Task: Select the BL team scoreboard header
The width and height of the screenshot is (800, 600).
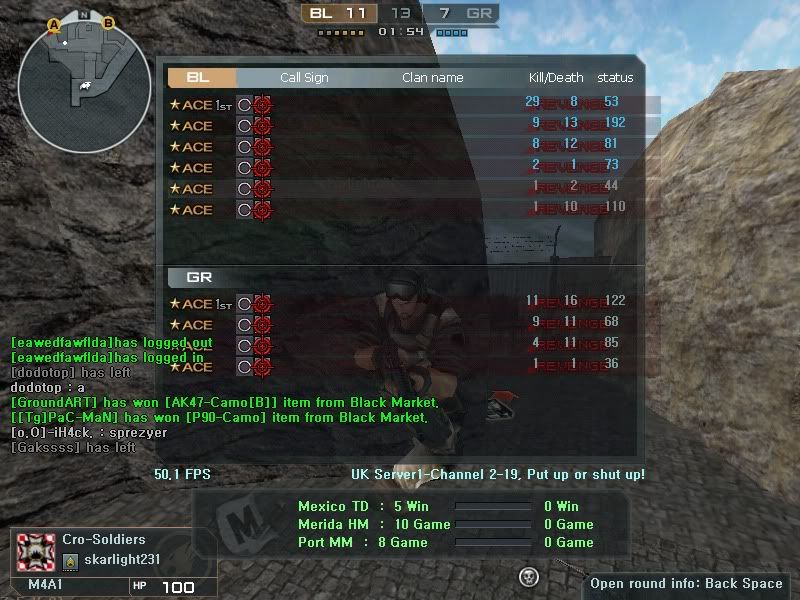Action: click(201, 77)
